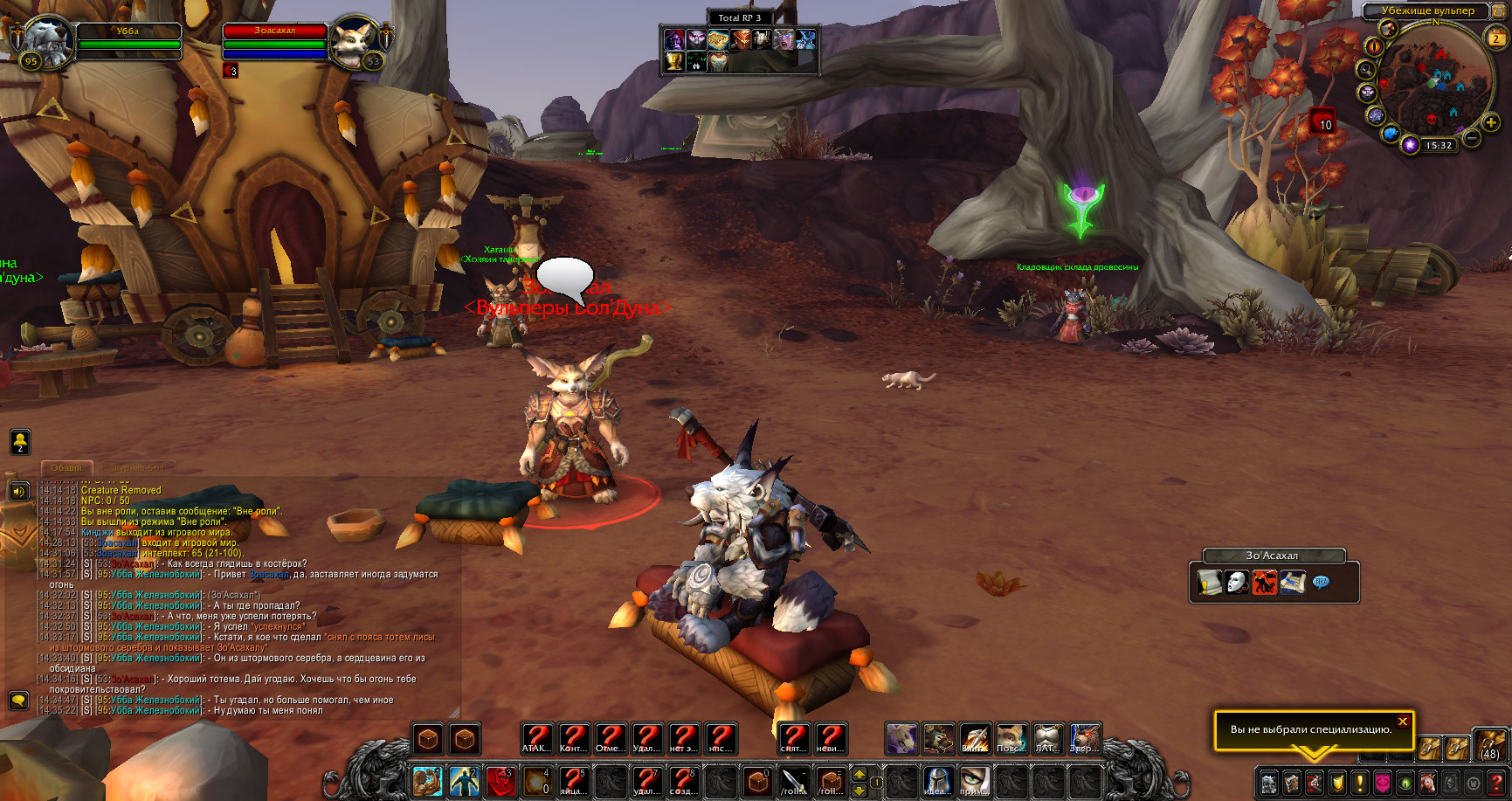This screenshot has width=1512, height=801.
Task: Switch to the next action bar page
Action: pyautogui.click(x=860, y=773)
